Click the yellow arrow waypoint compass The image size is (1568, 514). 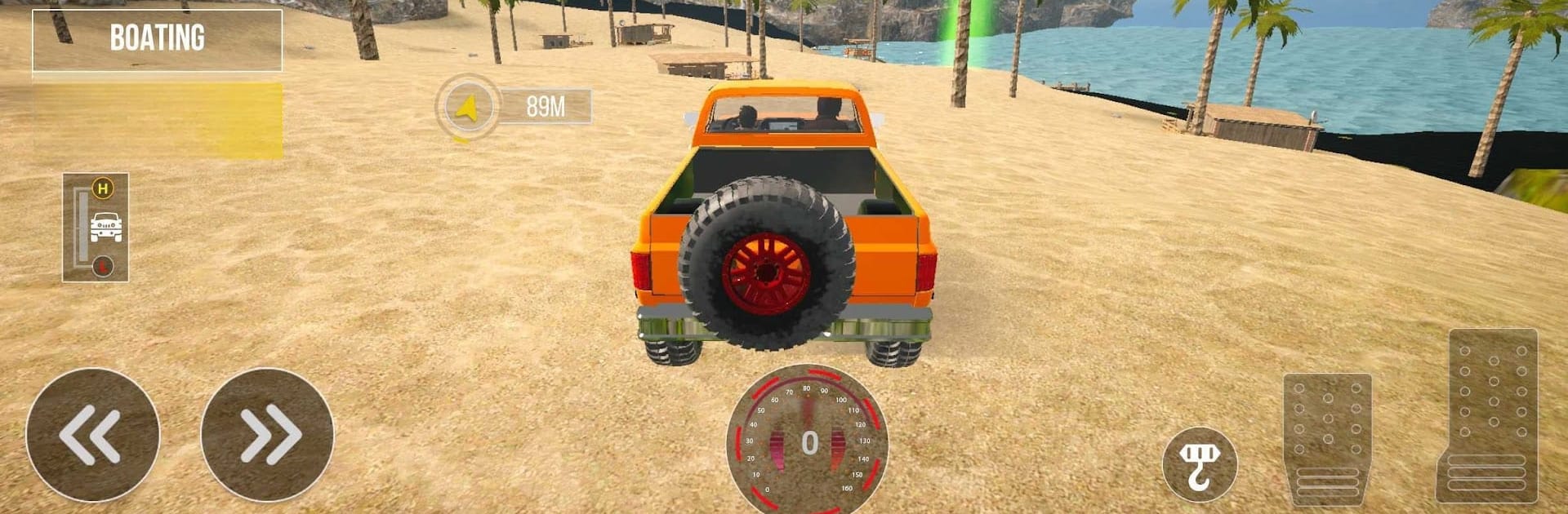[x=467, y=107]
